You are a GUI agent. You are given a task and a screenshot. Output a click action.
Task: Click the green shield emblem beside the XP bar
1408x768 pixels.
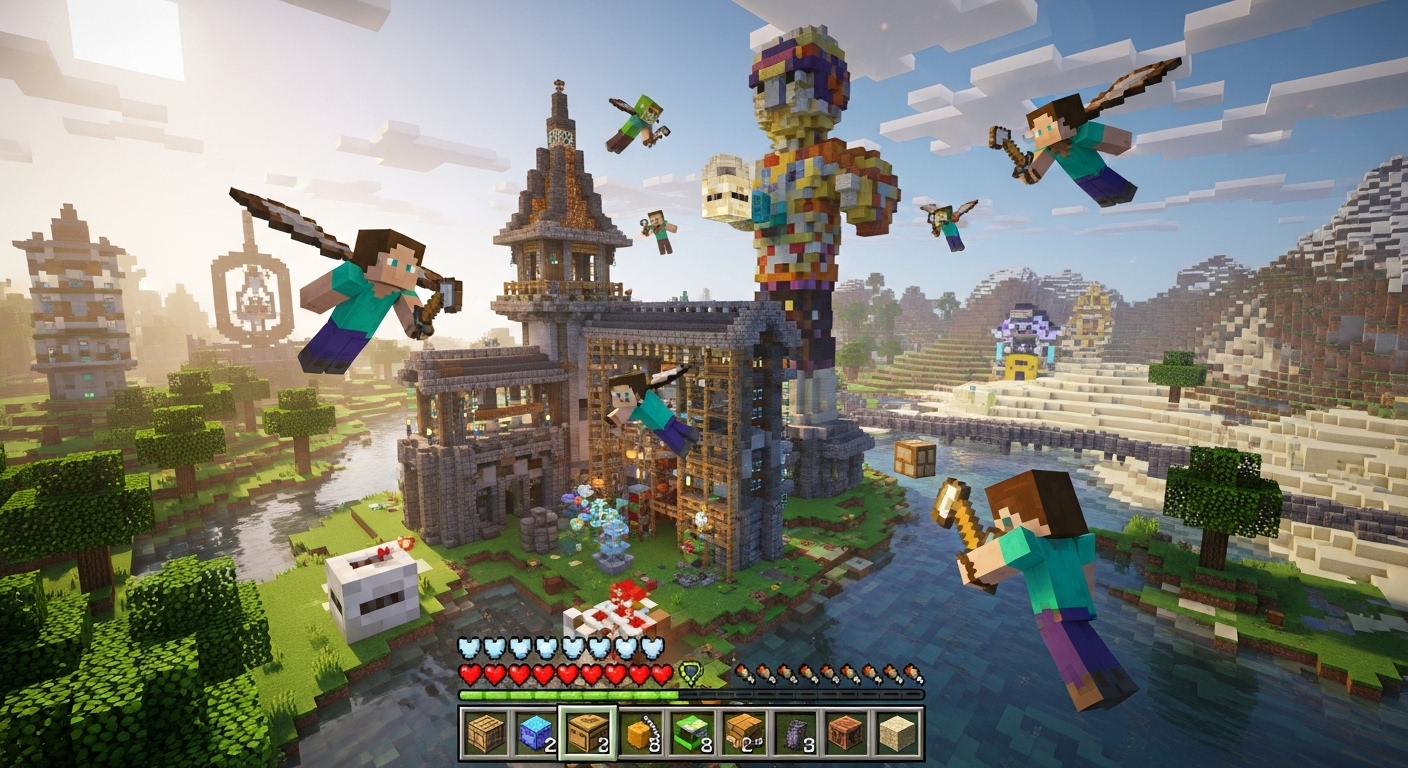(x=690, y=672)
